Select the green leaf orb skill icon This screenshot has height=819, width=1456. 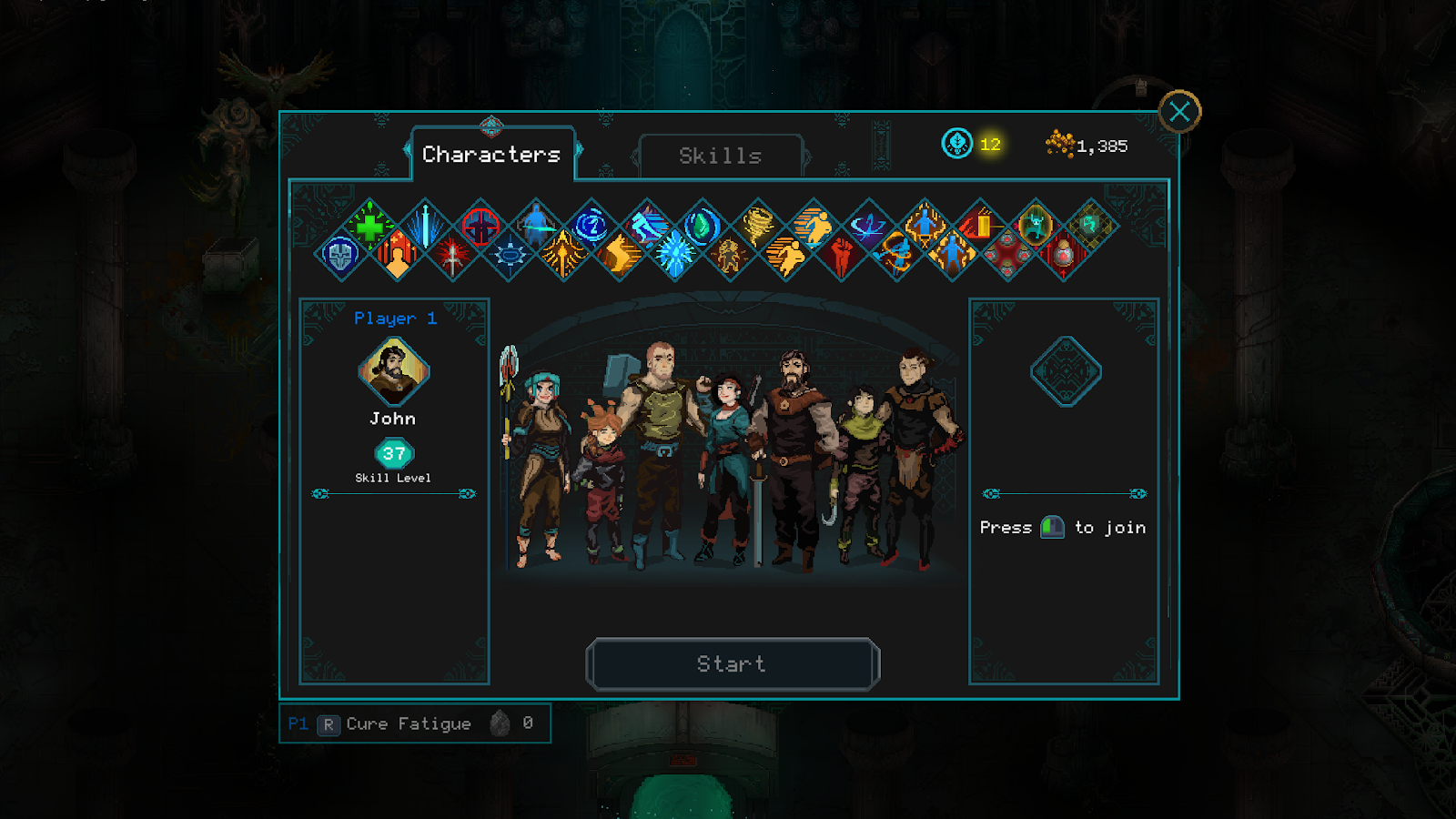pyautogui.click(x=703, y=225)
